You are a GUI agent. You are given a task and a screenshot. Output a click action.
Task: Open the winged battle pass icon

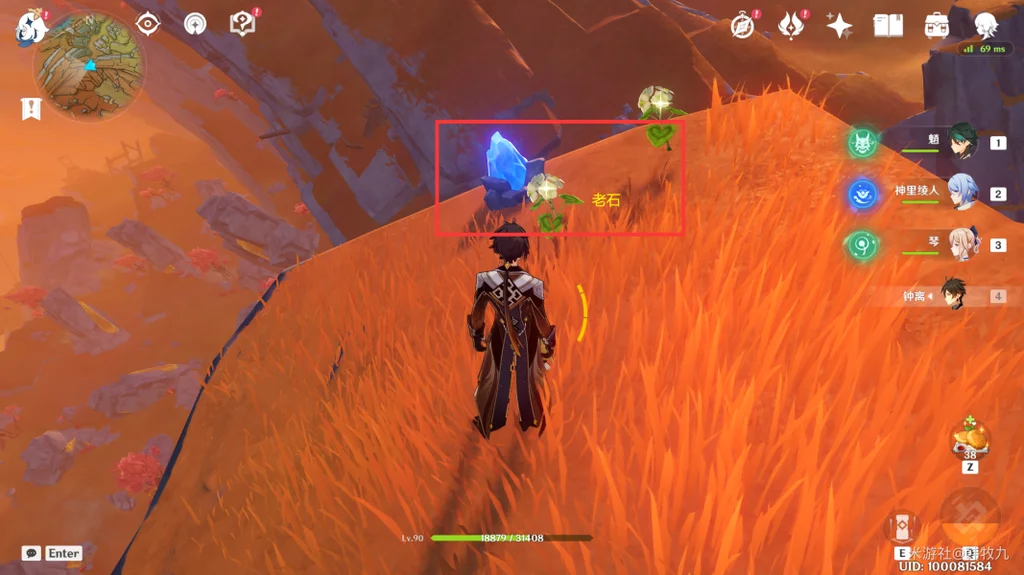coord(791,26)
